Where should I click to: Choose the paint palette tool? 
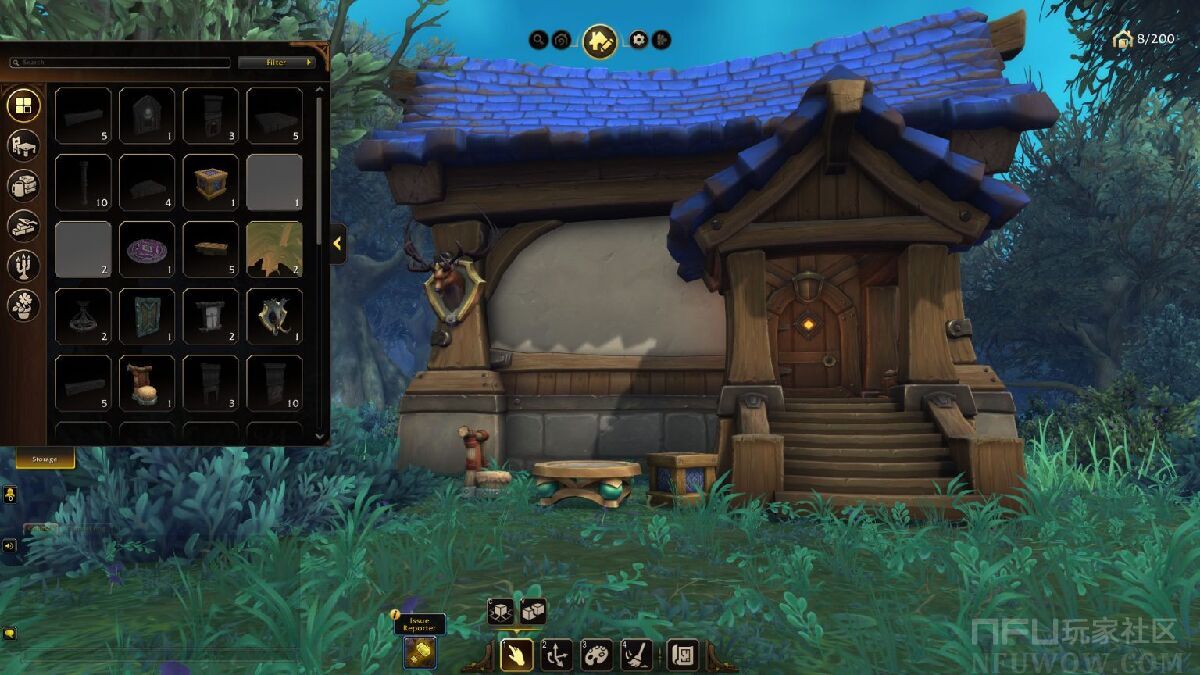597,654
